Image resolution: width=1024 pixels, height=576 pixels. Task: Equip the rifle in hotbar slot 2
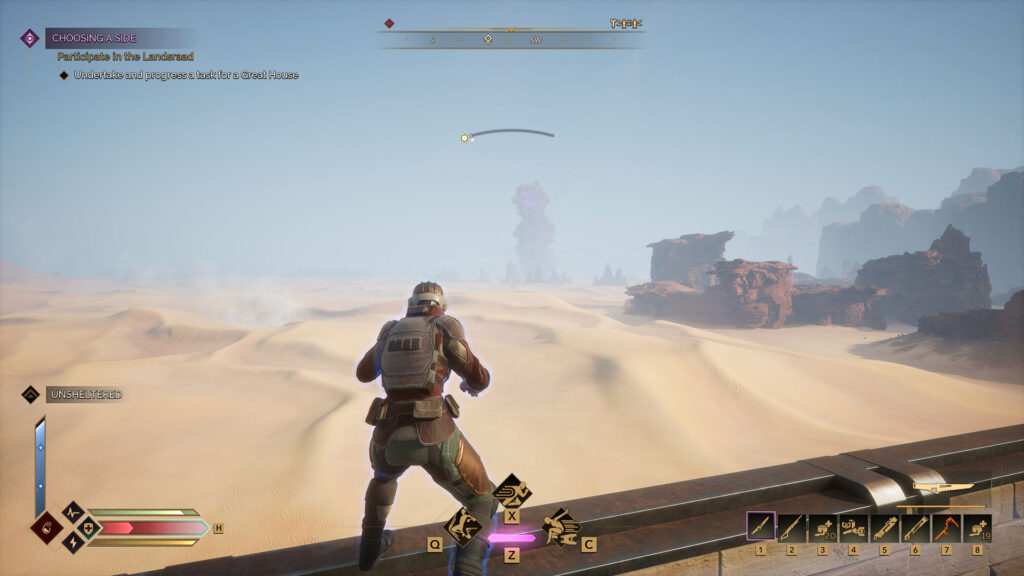click(792, 527)
